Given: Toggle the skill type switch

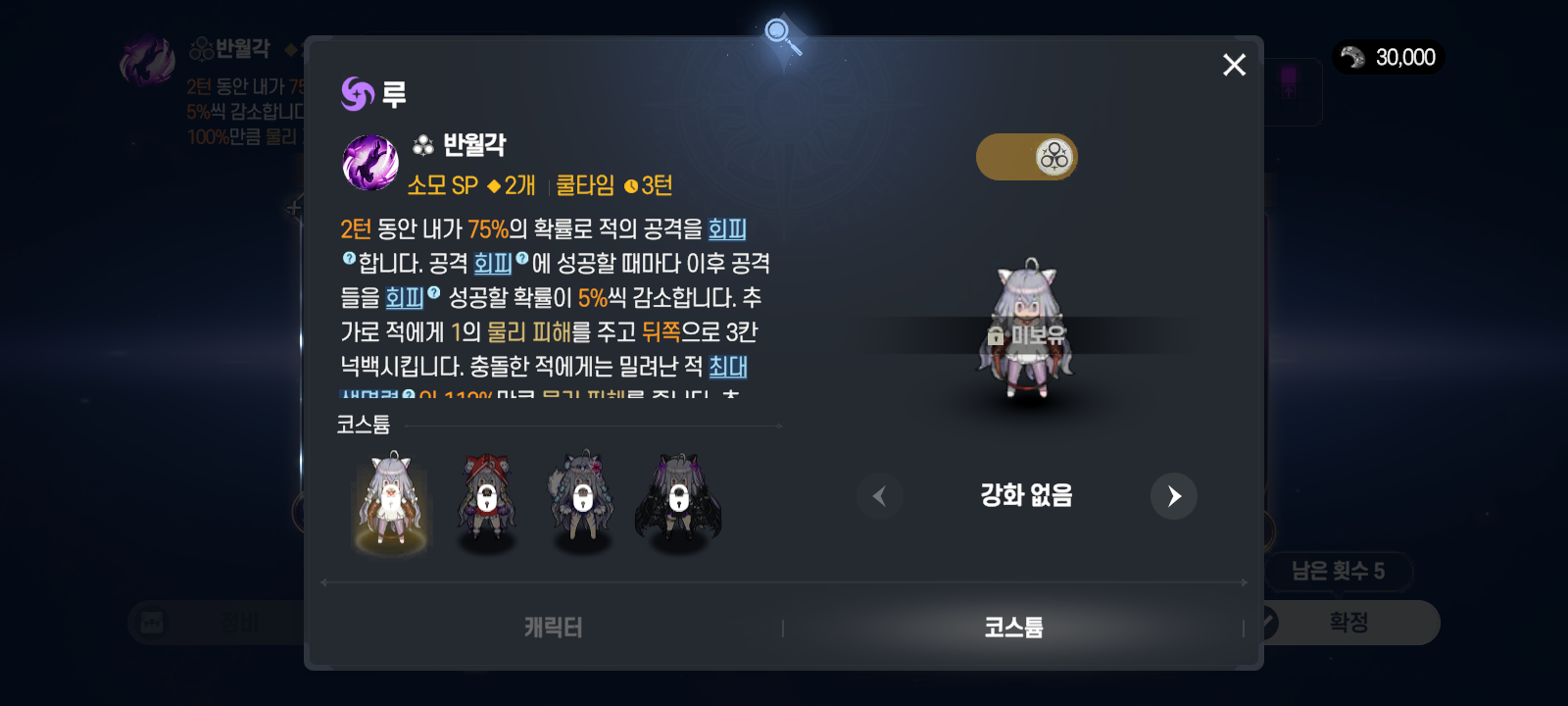Looking at the screenshot, I should click(1026, 157).
